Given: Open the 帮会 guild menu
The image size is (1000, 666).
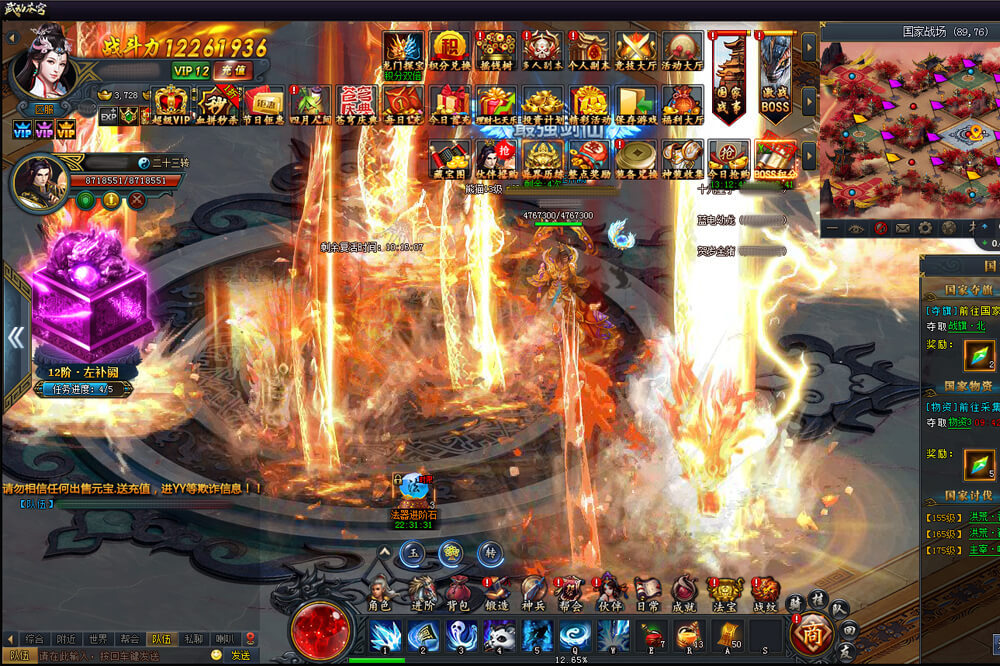Looking at the screenshot, I should pos(570,593).
